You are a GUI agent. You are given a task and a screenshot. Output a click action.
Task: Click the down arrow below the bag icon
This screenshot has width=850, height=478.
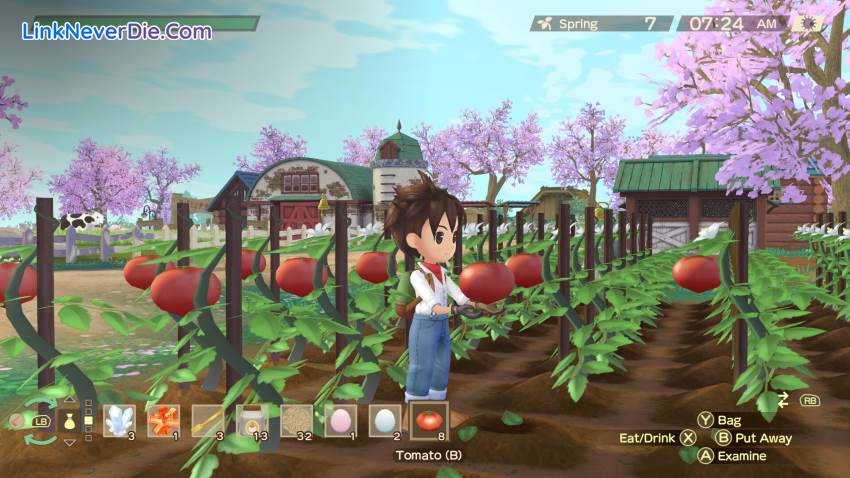69,441
